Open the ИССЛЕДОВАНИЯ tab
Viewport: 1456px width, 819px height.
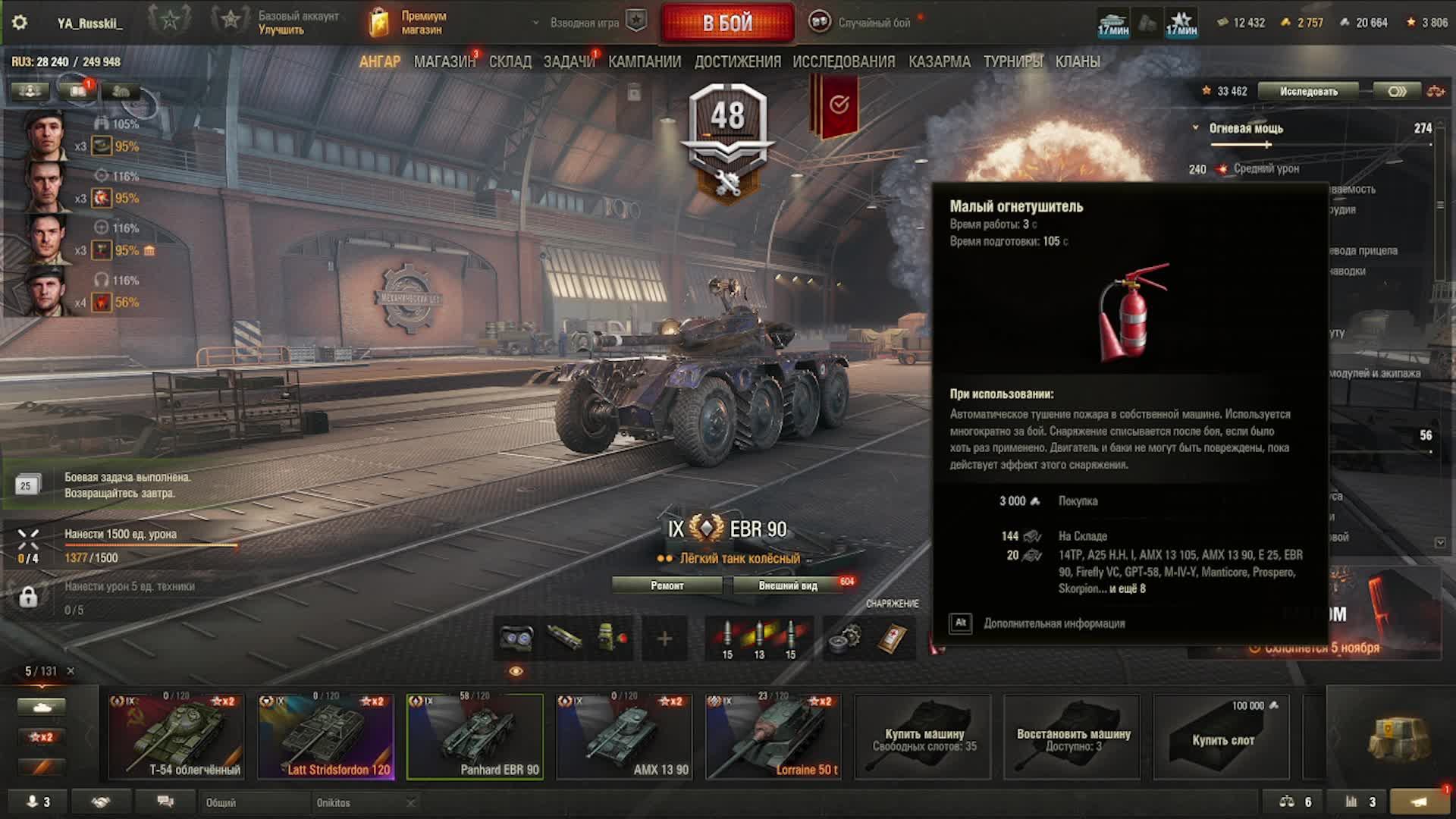coord(843,62)
